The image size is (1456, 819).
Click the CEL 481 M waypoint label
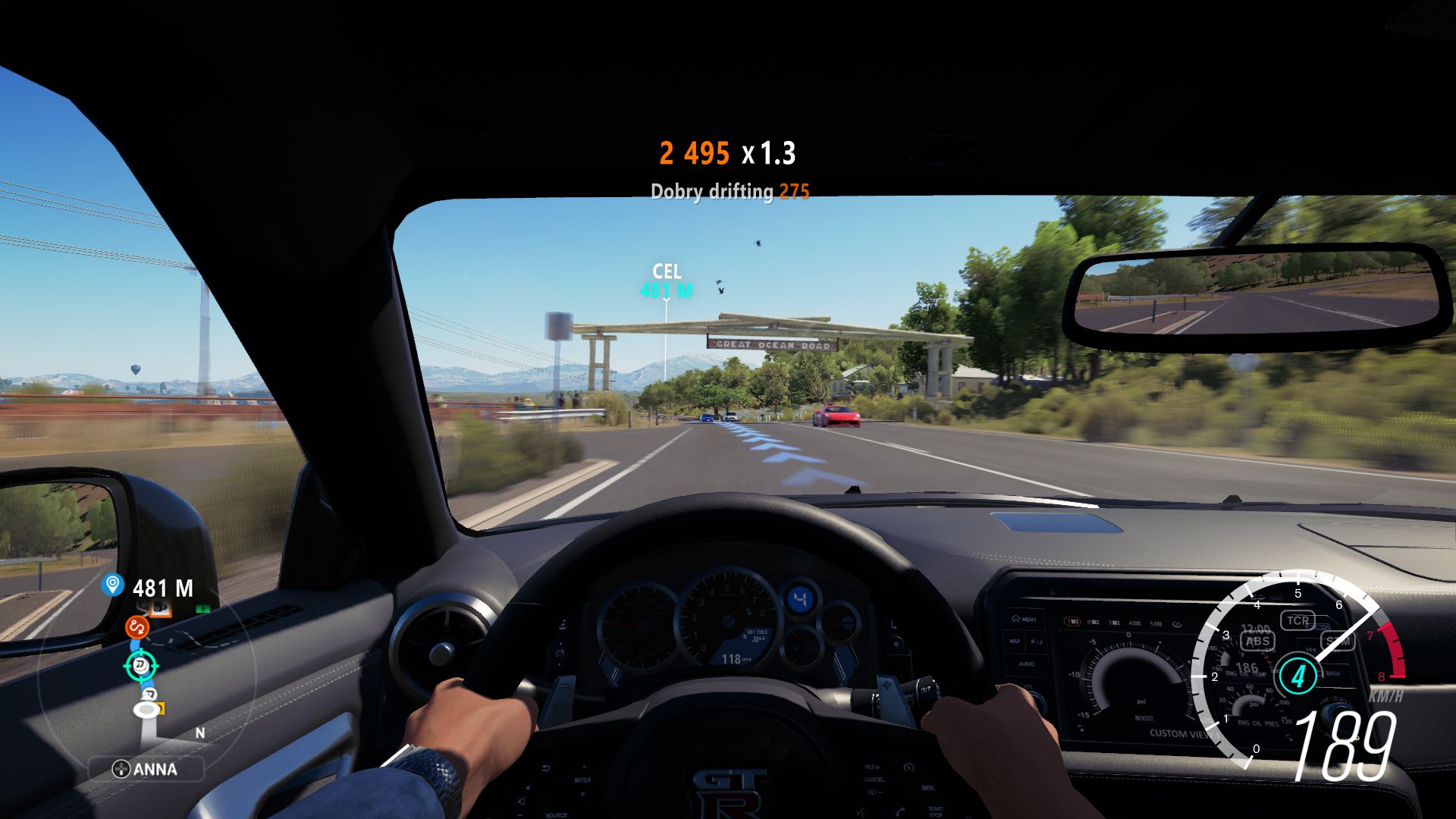pyautogui.click(x=666, y=279)
